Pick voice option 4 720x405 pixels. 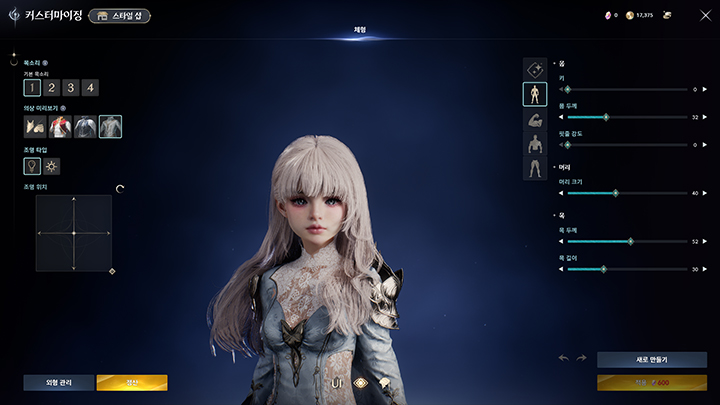pos(90,88)
